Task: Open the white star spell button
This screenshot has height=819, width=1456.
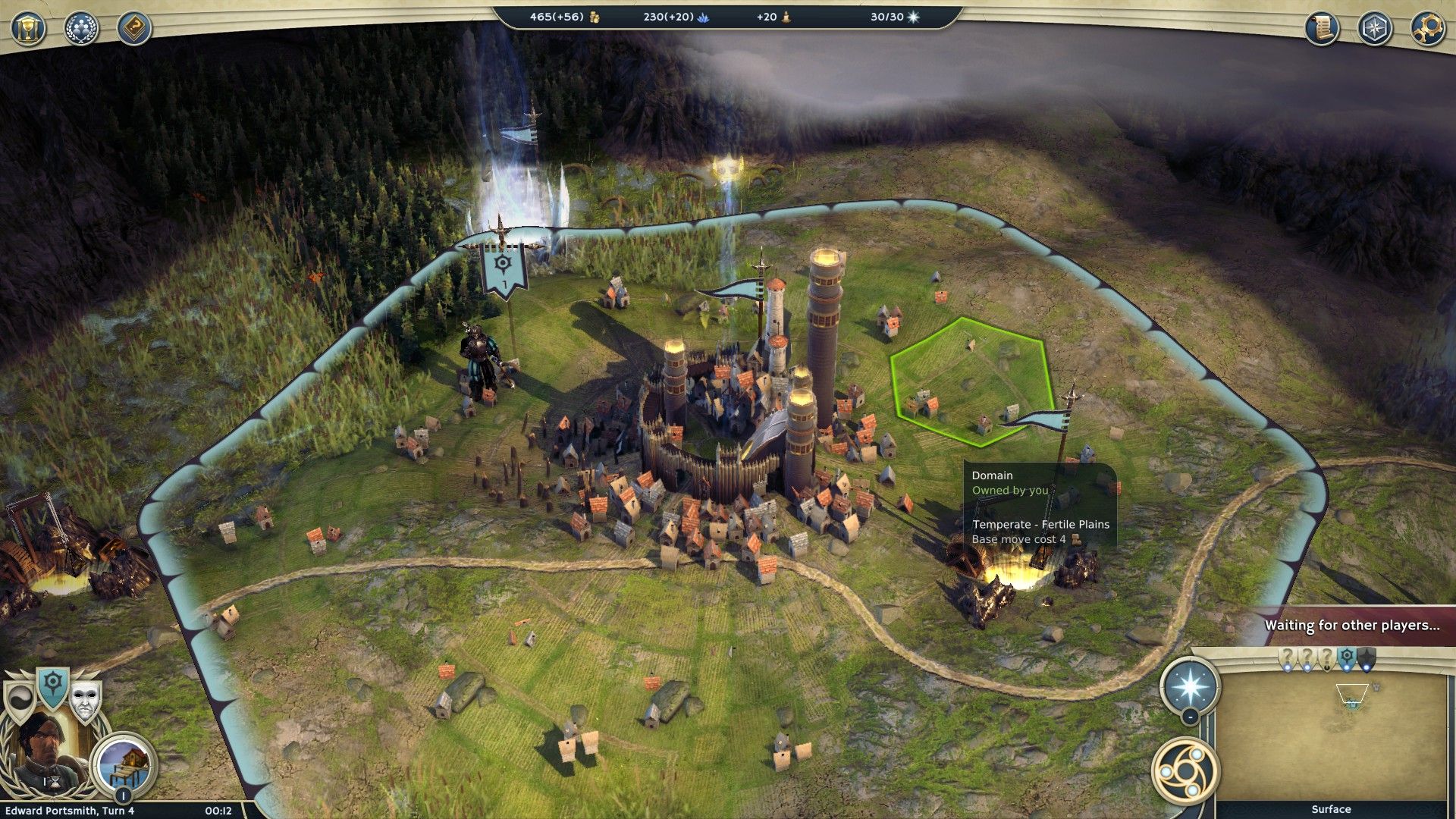Action: (x=1190, y=686)
